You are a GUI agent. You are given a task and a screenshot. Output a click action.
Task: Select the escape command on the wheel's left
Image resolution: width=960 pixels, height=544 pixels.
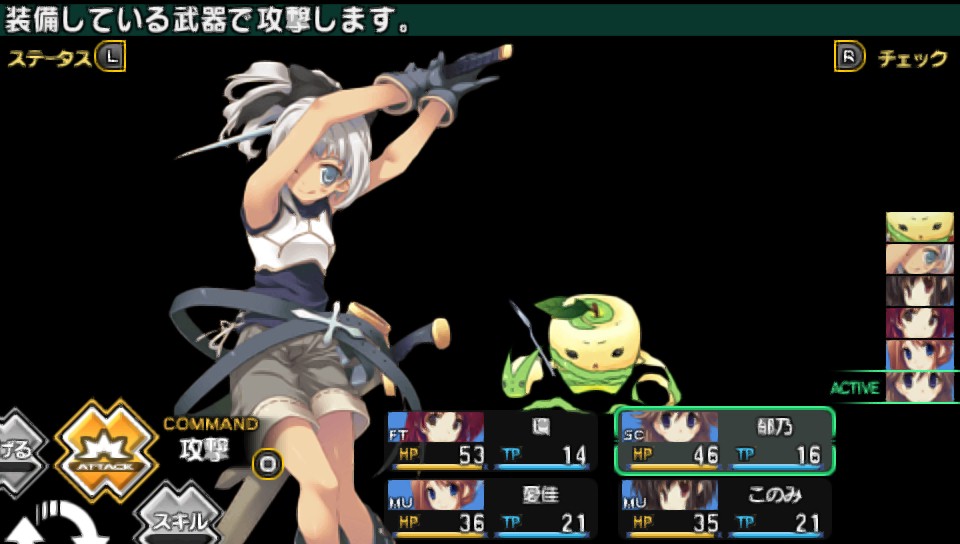[x=20, y=450]
